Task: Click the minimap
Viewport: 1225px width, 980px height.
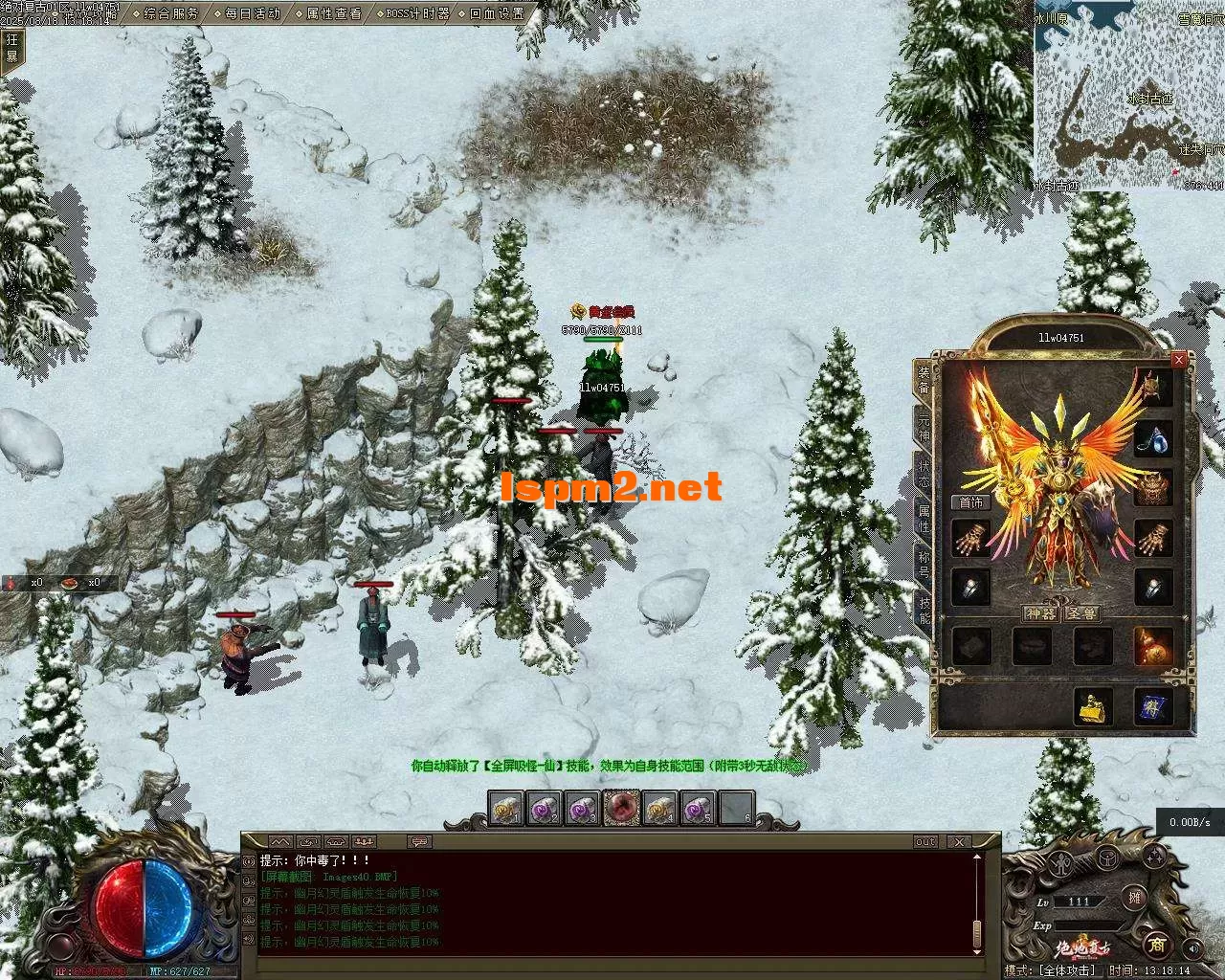Action: [x=1128, y=95]
